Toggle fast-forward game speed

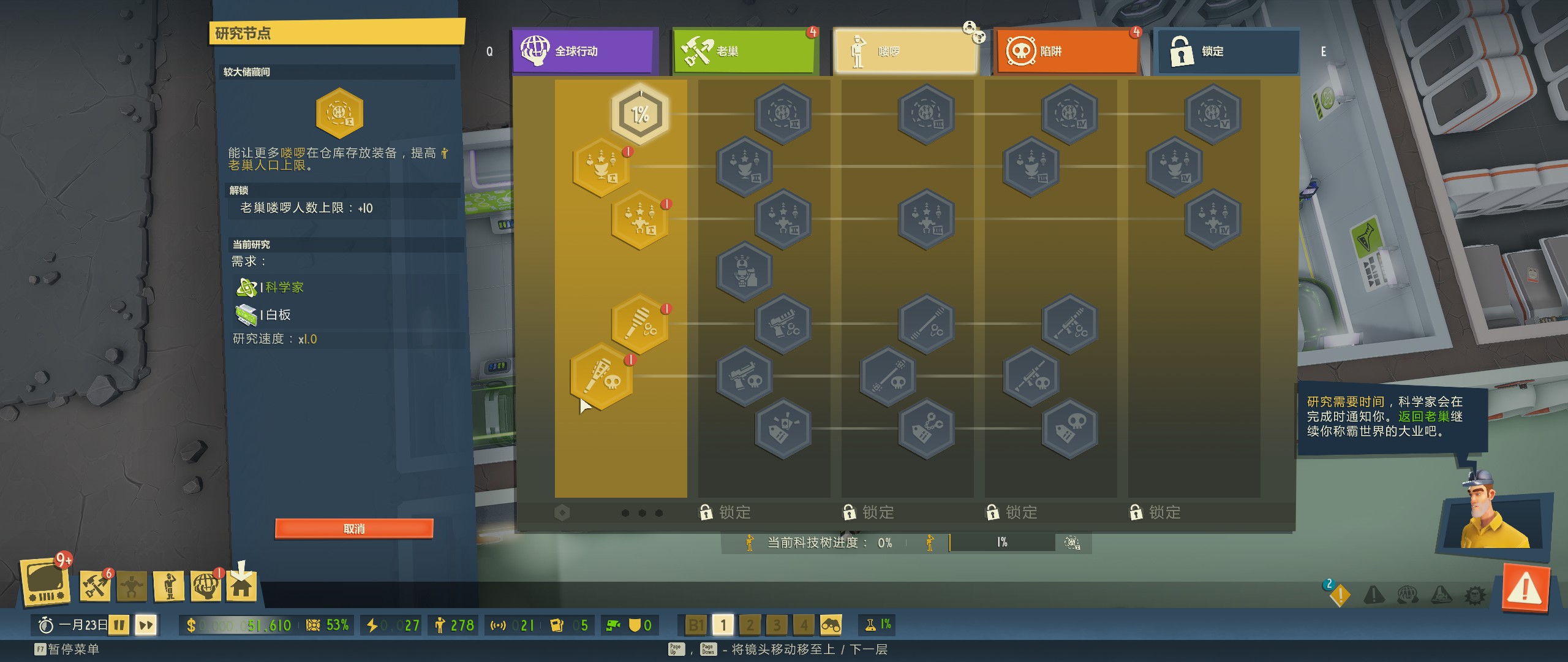(146, 625)
